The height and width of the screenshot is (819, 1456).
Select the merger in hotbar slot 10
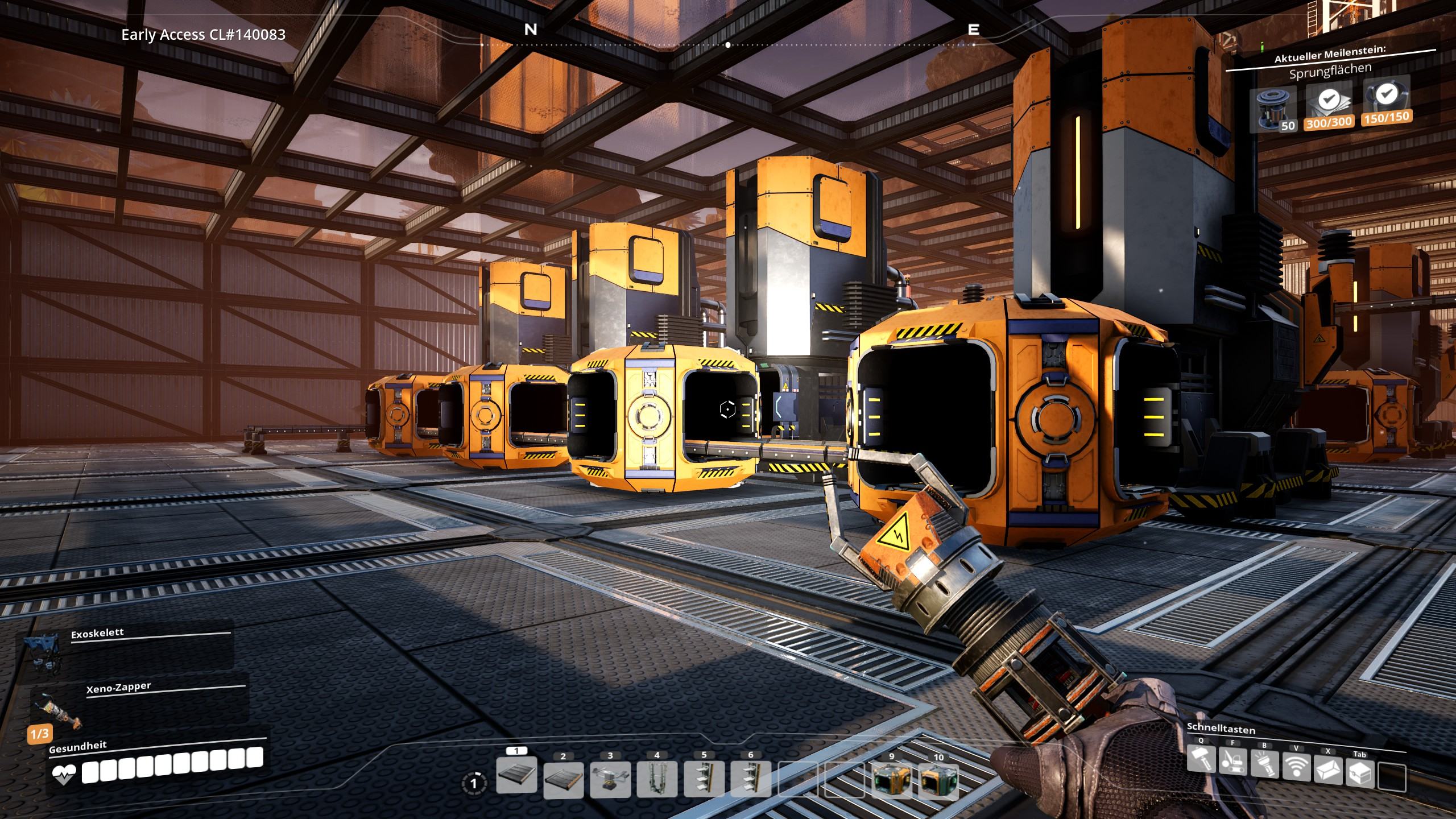click(x=938, y=780)
